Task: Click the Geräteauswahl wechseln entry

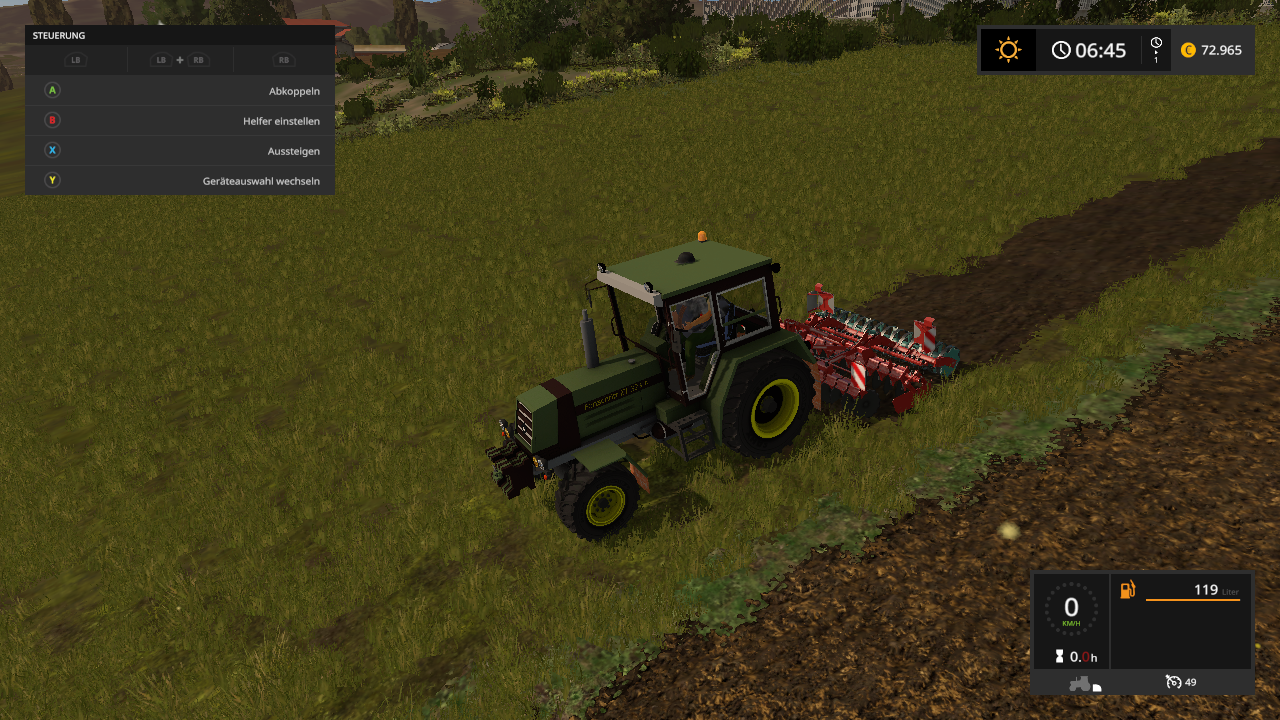Action: point(180,181)
